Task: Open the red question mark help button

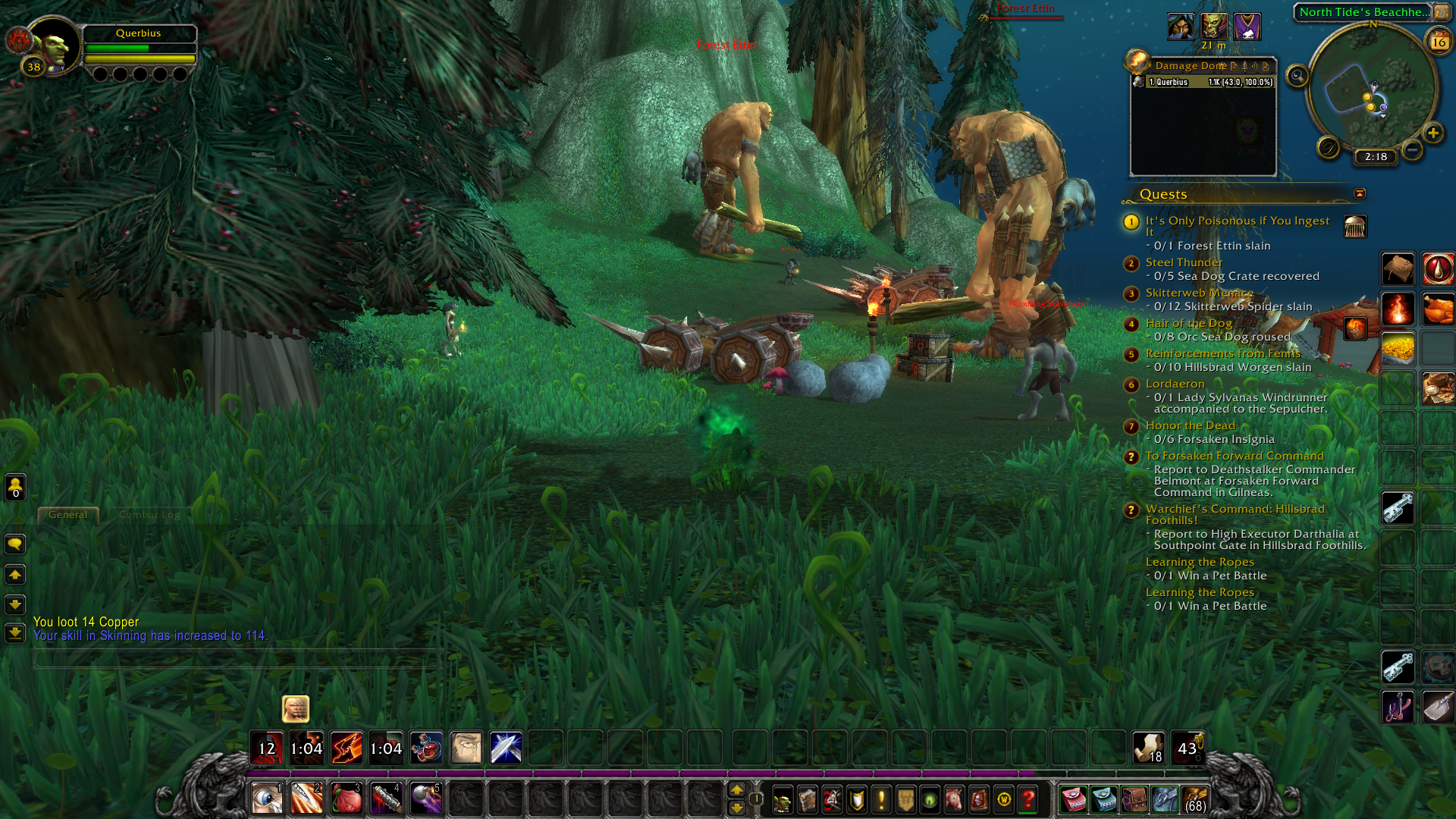Action: coord(1028,799)
